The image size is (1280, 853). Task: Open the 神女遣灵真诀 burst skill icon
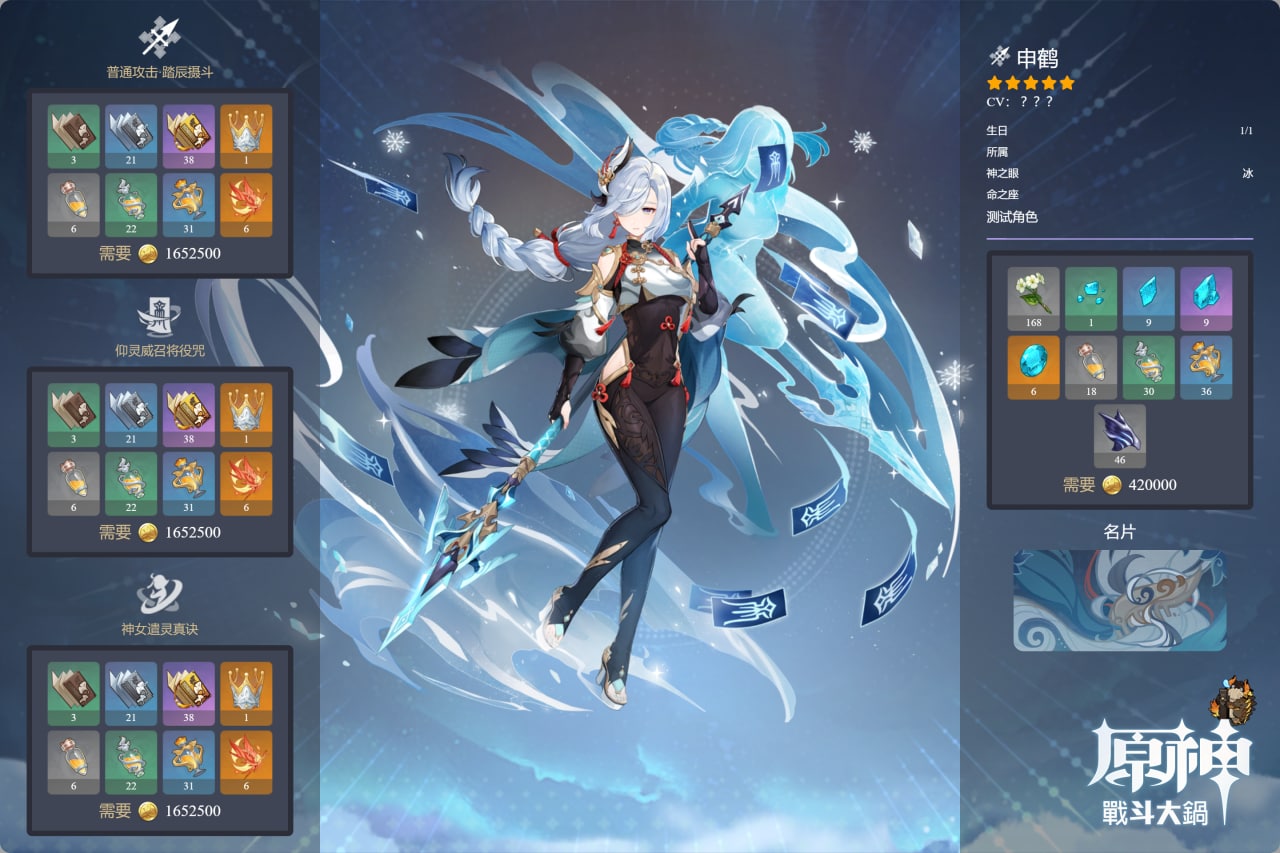[x=159, y=594]
